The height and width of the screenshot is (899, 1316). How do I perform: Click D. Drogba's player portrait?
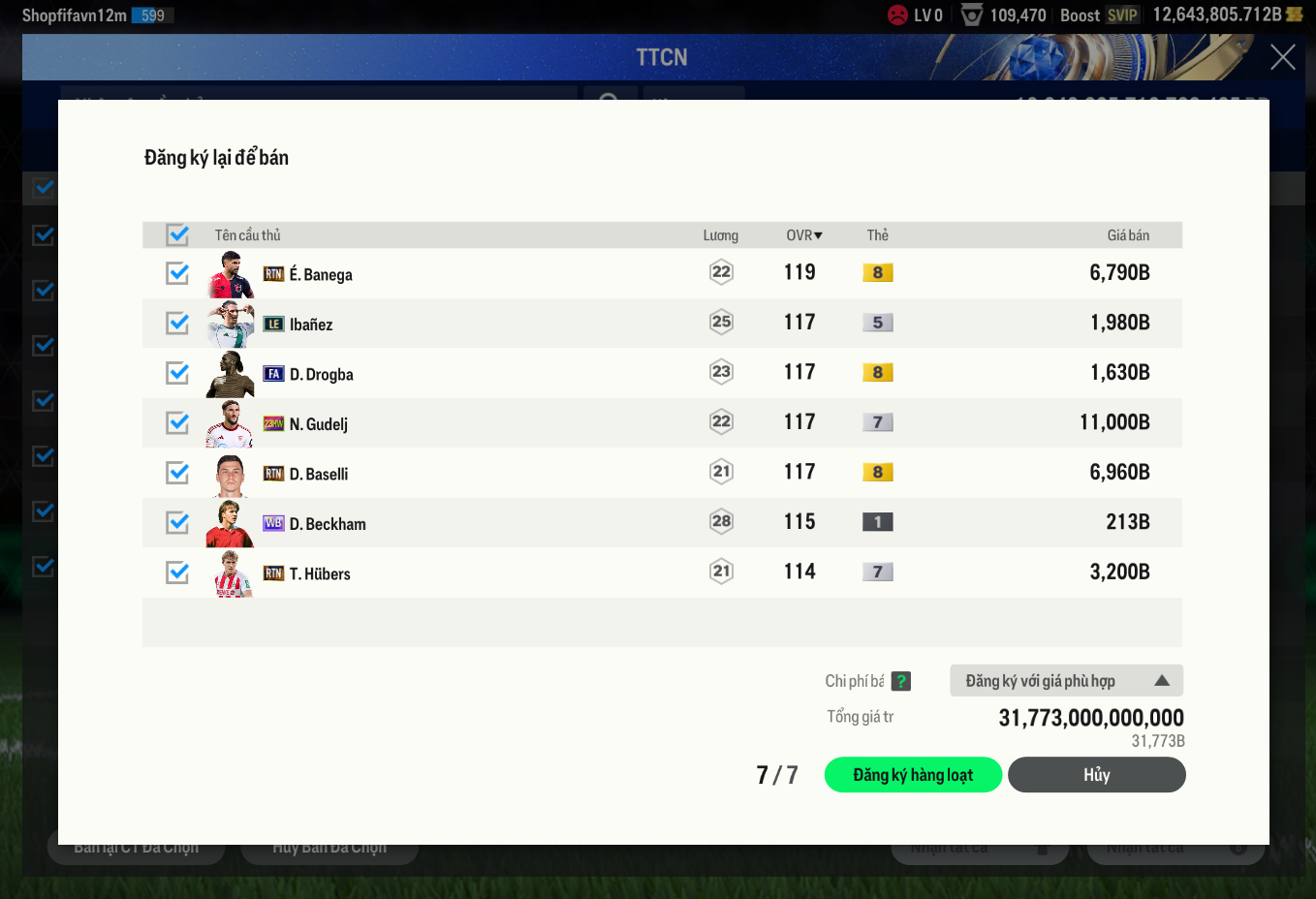231,374
